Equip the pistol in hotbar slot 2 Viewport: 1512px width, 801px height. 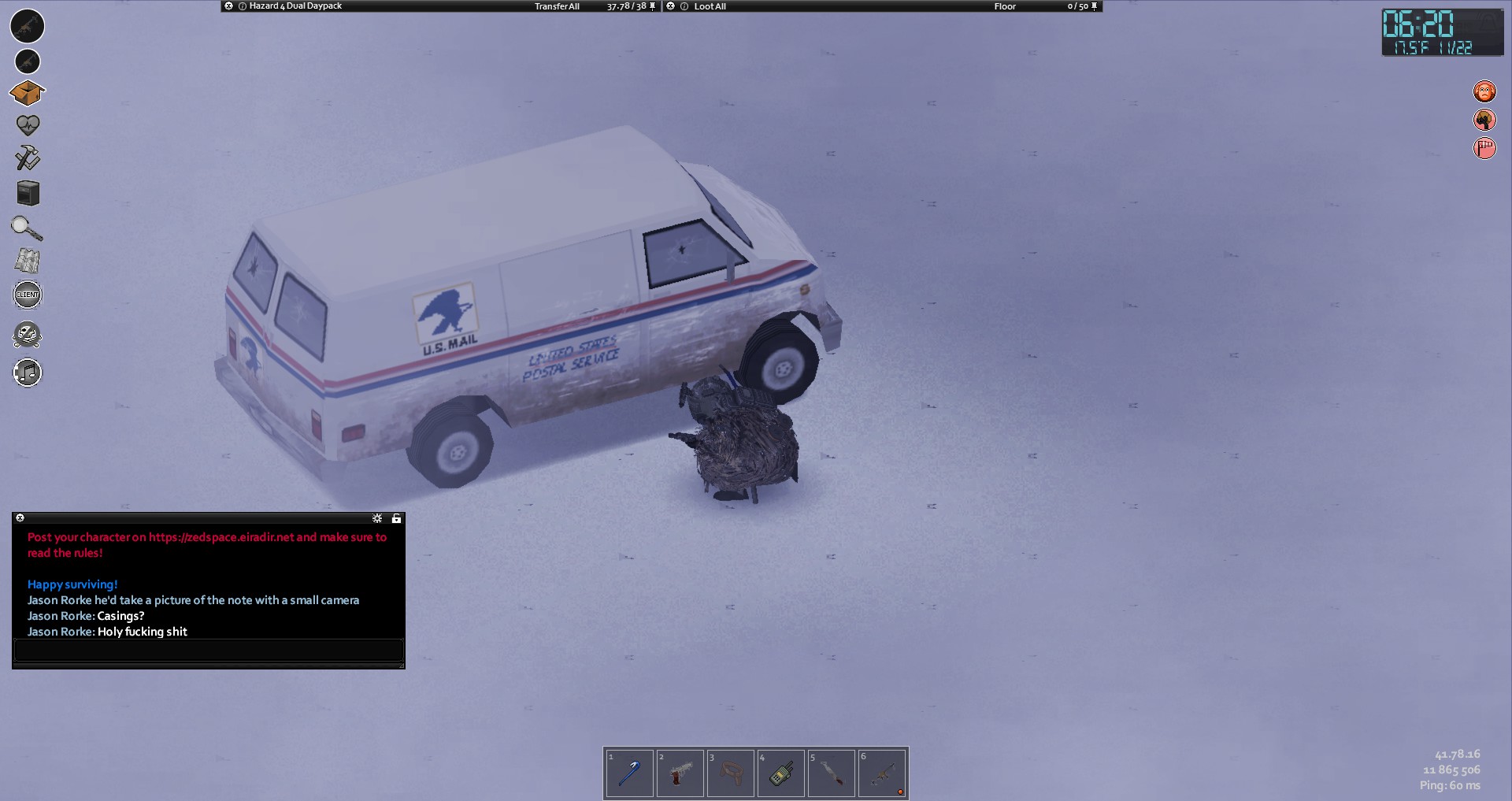click(680, 773)
